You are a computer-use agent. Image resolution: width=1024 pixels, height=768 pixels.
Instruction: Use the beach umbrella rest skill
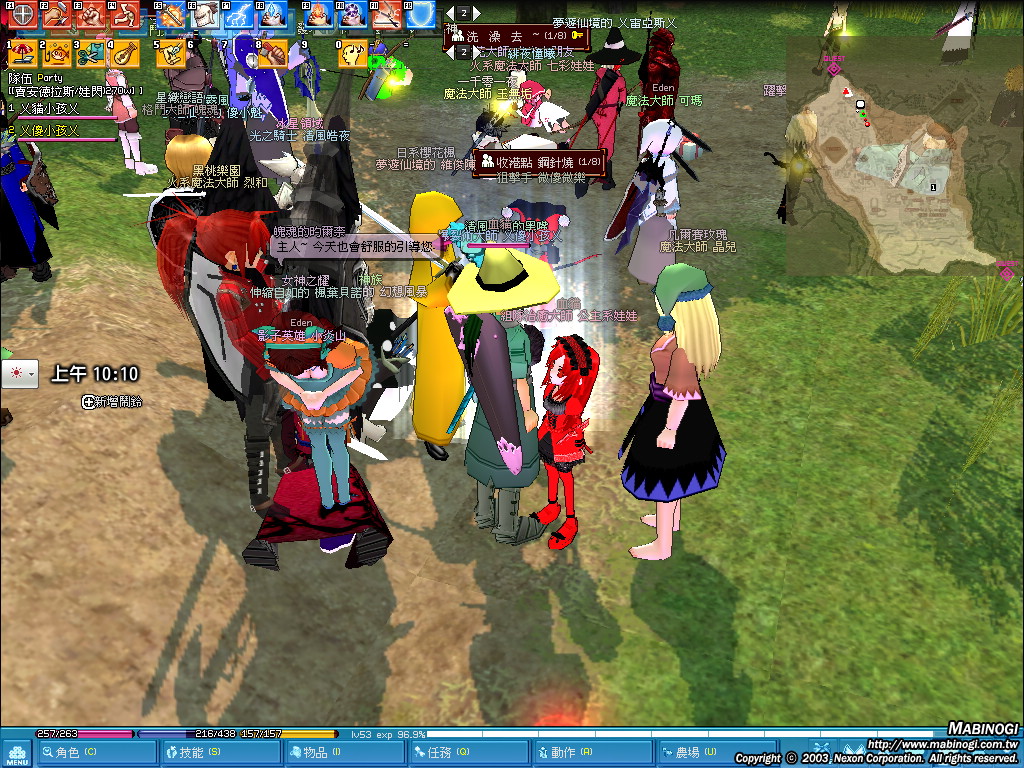pos(23,53)
